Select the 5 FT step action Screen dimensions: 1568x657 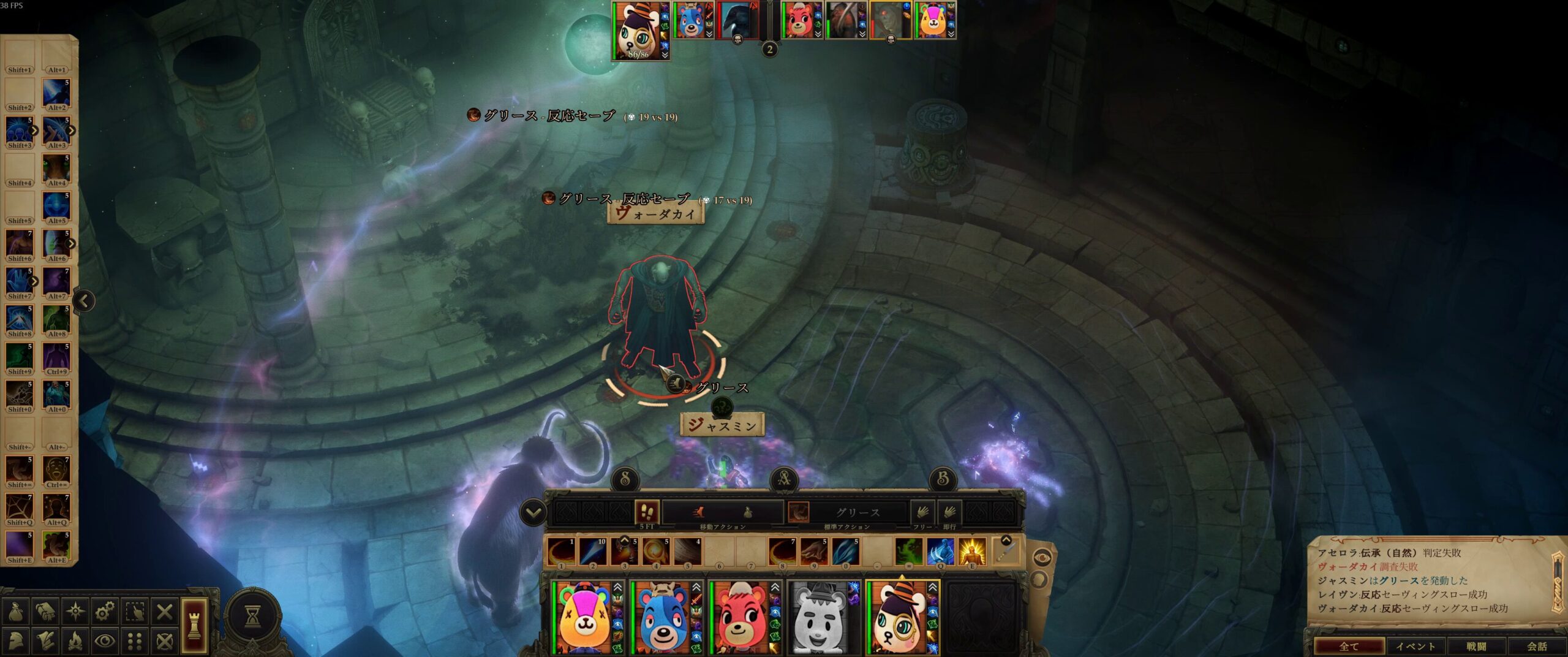(647, 512)
